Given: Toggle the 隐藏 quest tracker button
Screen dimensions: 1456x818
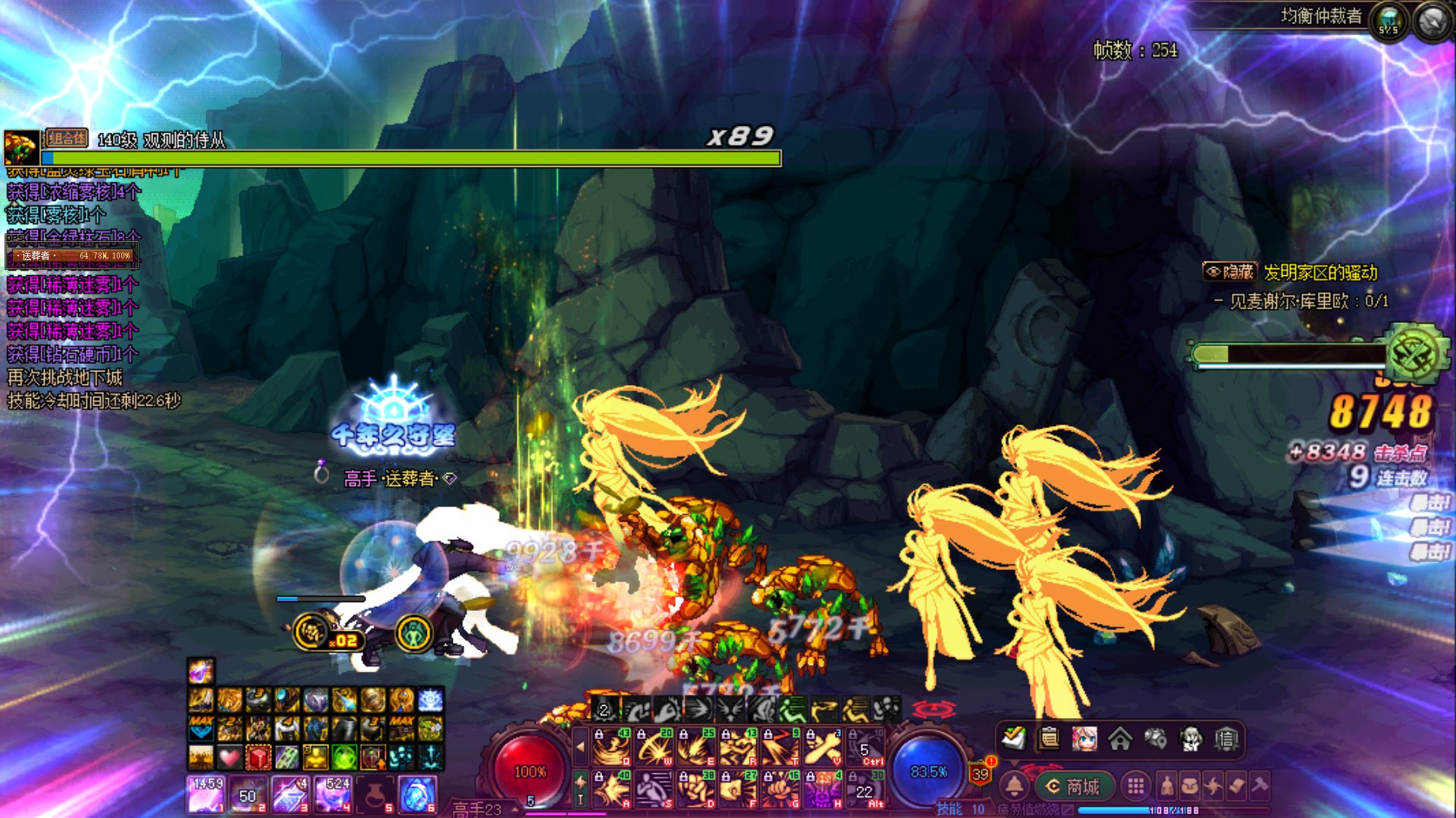Looking at the screenshot, I should 1229,272.
